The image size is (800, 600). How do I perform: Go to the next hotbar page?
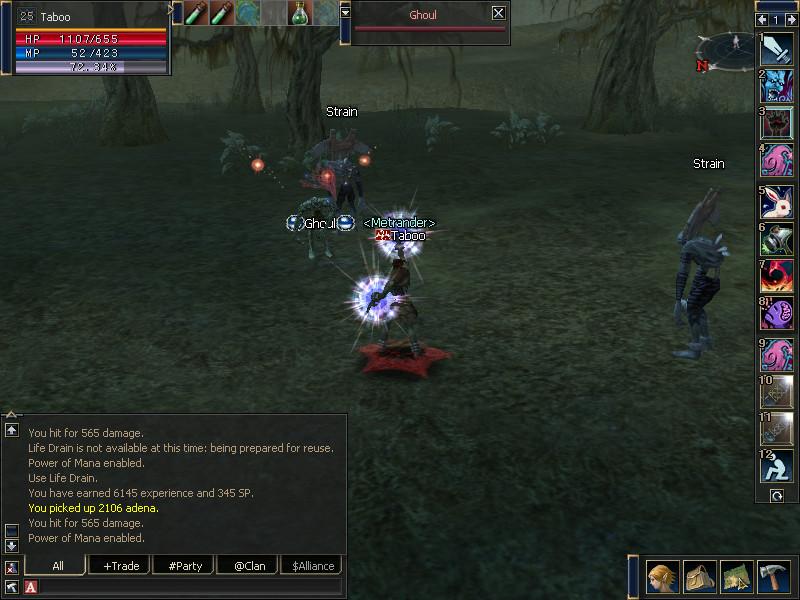(x=791, y=20)
